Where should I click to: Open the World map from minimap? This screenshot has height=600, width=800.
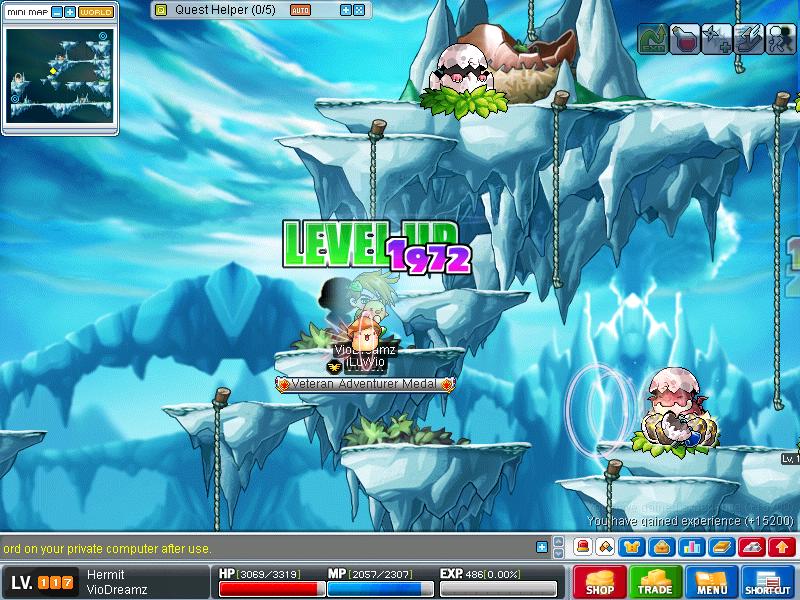pos(96,12)
